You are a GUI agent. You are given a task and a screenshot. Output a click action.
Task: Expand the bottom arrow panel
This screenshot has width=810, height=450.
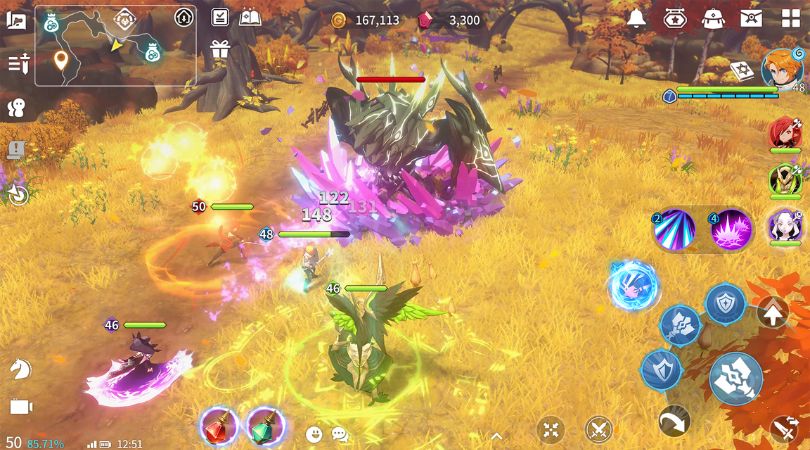point(496,435)
